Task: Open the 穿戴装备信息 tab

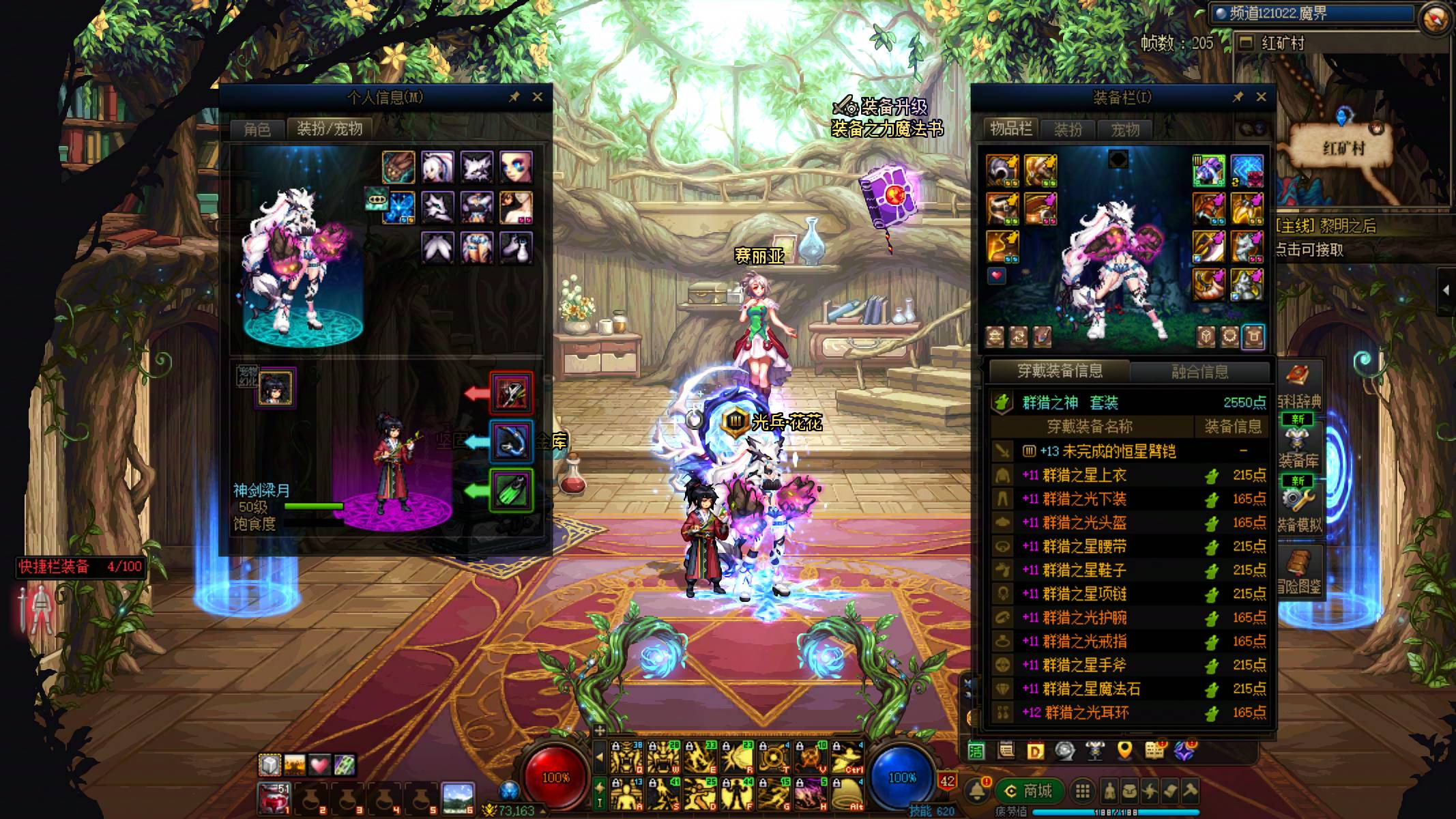Action: (x=1060, y=371)
